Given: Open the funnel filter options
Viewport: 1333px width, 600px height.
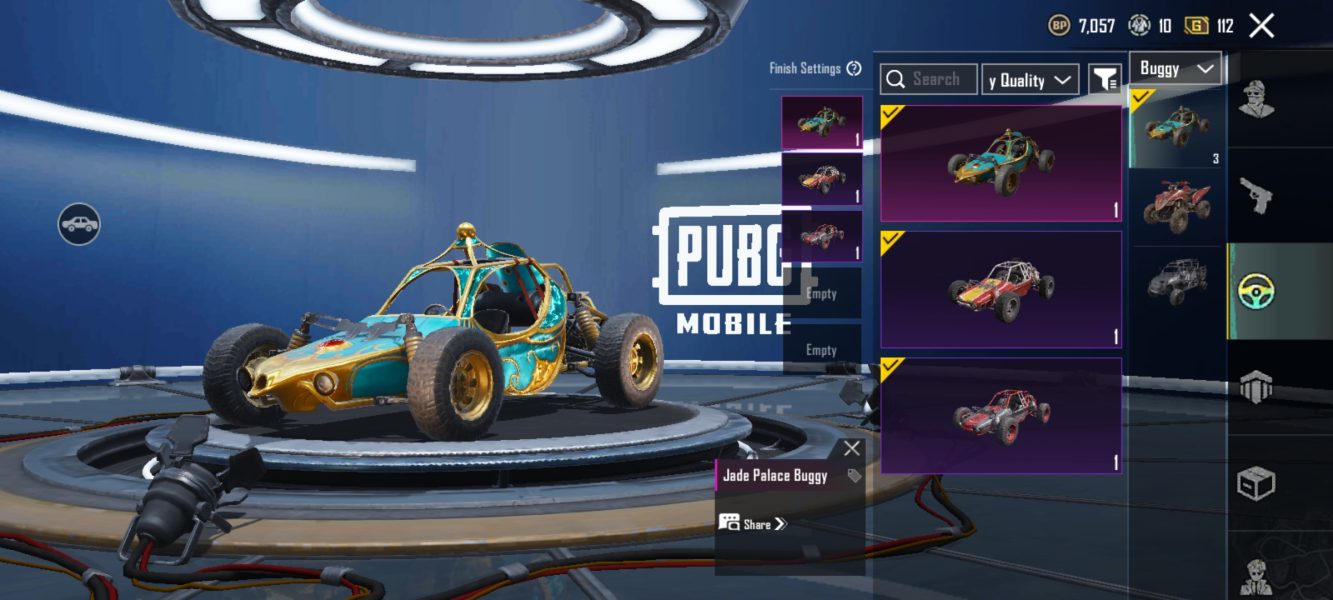Looking at the screenshot, I should click(x=1104, y=80).
